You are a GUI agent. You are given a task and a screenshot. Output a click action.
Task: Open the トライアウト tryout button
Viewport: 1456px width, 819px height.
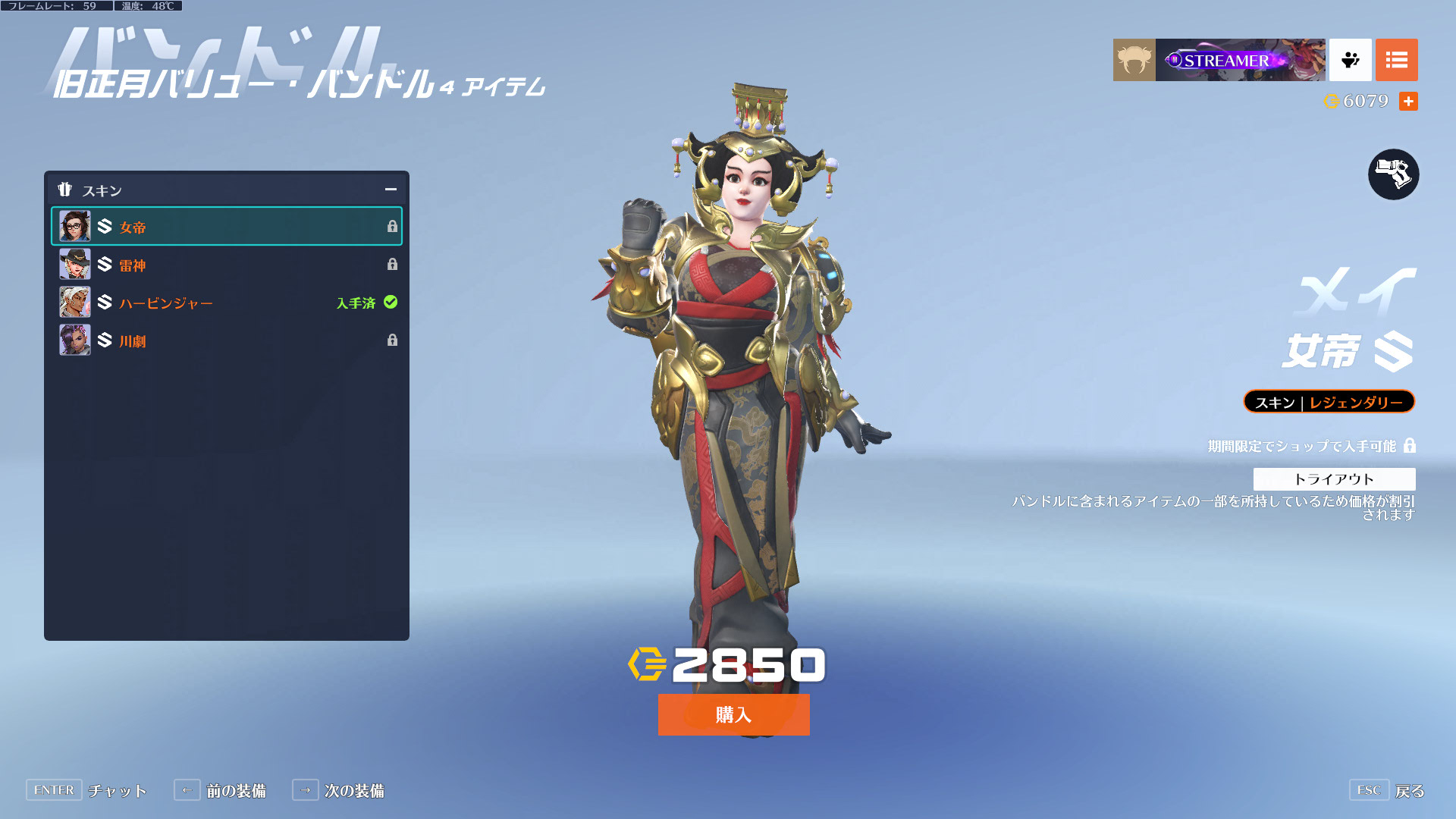pyautogui.click(x=1334, y=479)
